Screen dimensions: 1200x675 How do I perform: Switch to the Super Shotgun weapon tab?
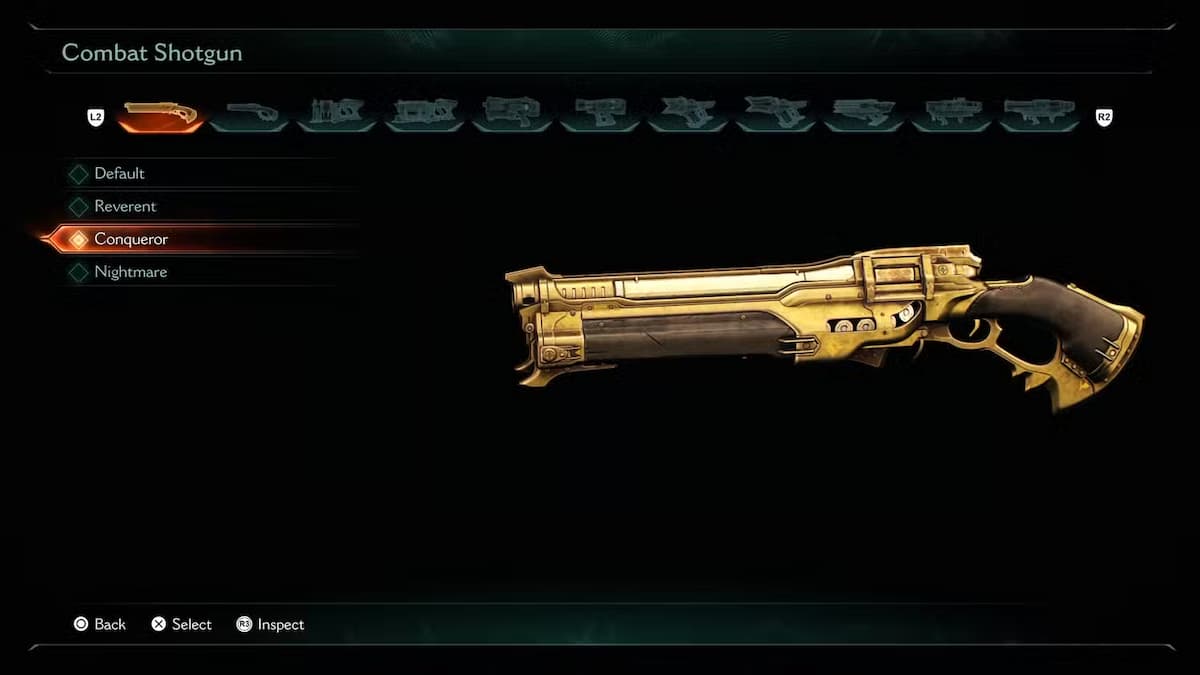[x=250, y=116]
